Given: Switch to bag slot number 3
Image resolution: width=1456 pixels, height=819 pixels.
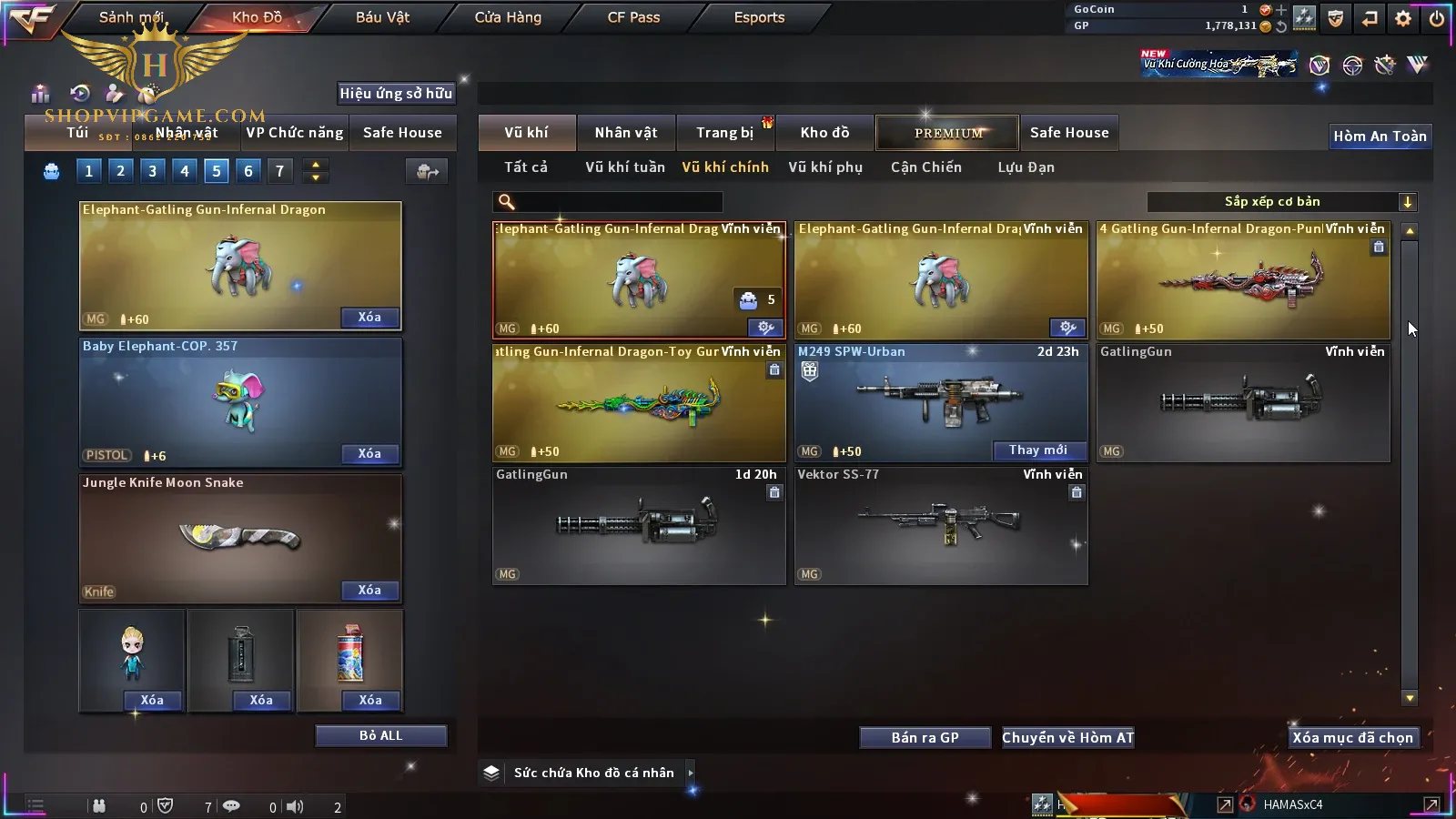Looking at the screenshot, I should click(152, 171).
